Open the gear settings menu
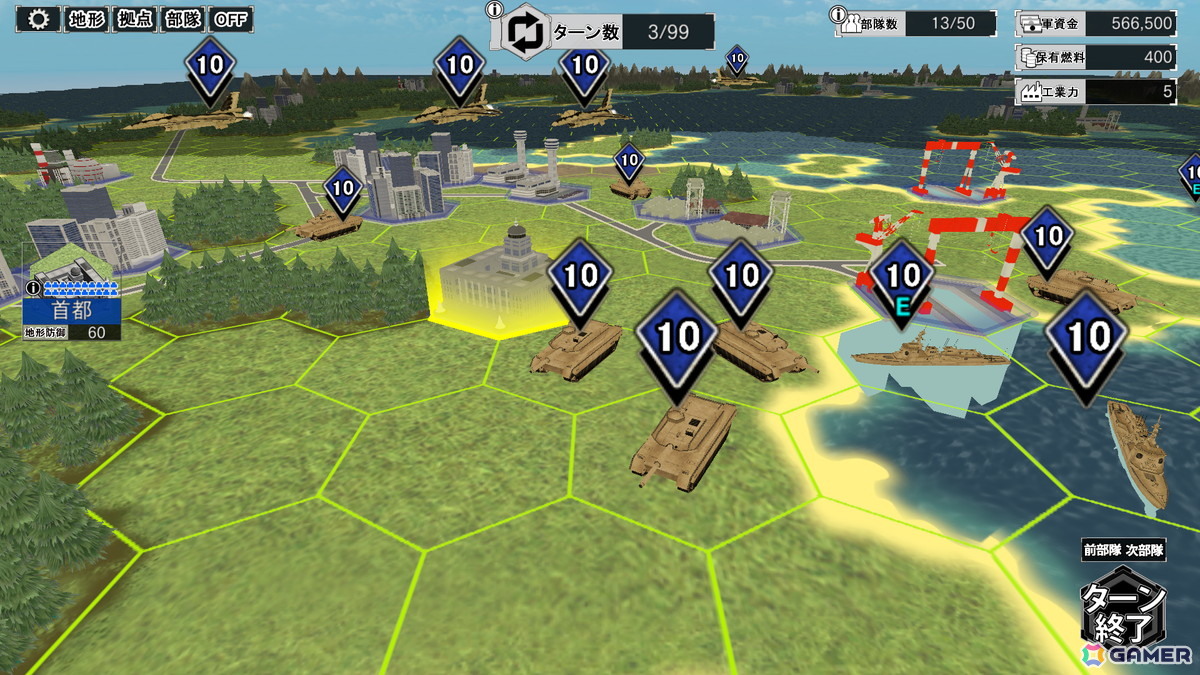 tap(39, 19)
